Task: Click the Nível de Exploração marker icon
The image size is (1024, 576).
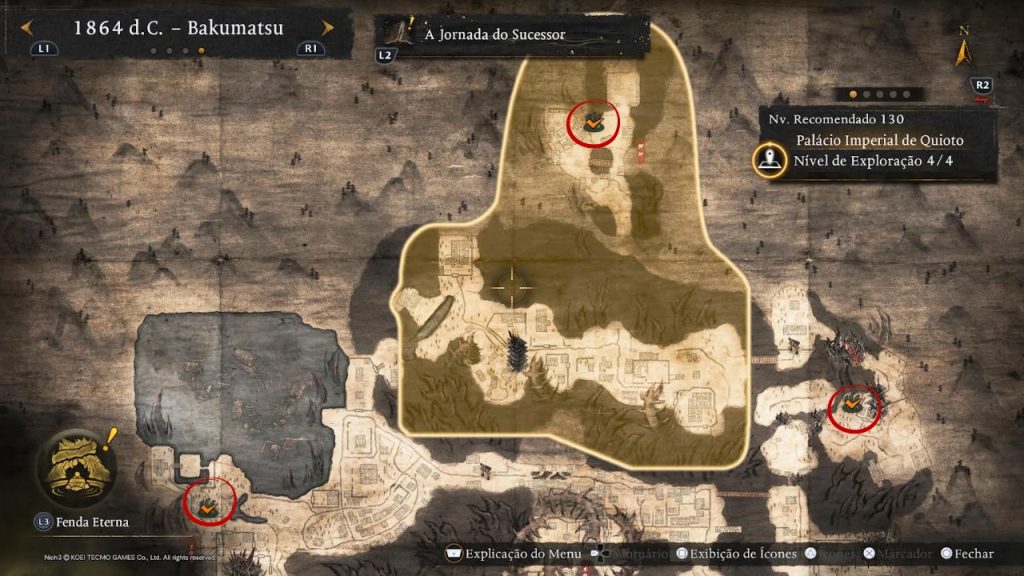Action: click(770, 159)
